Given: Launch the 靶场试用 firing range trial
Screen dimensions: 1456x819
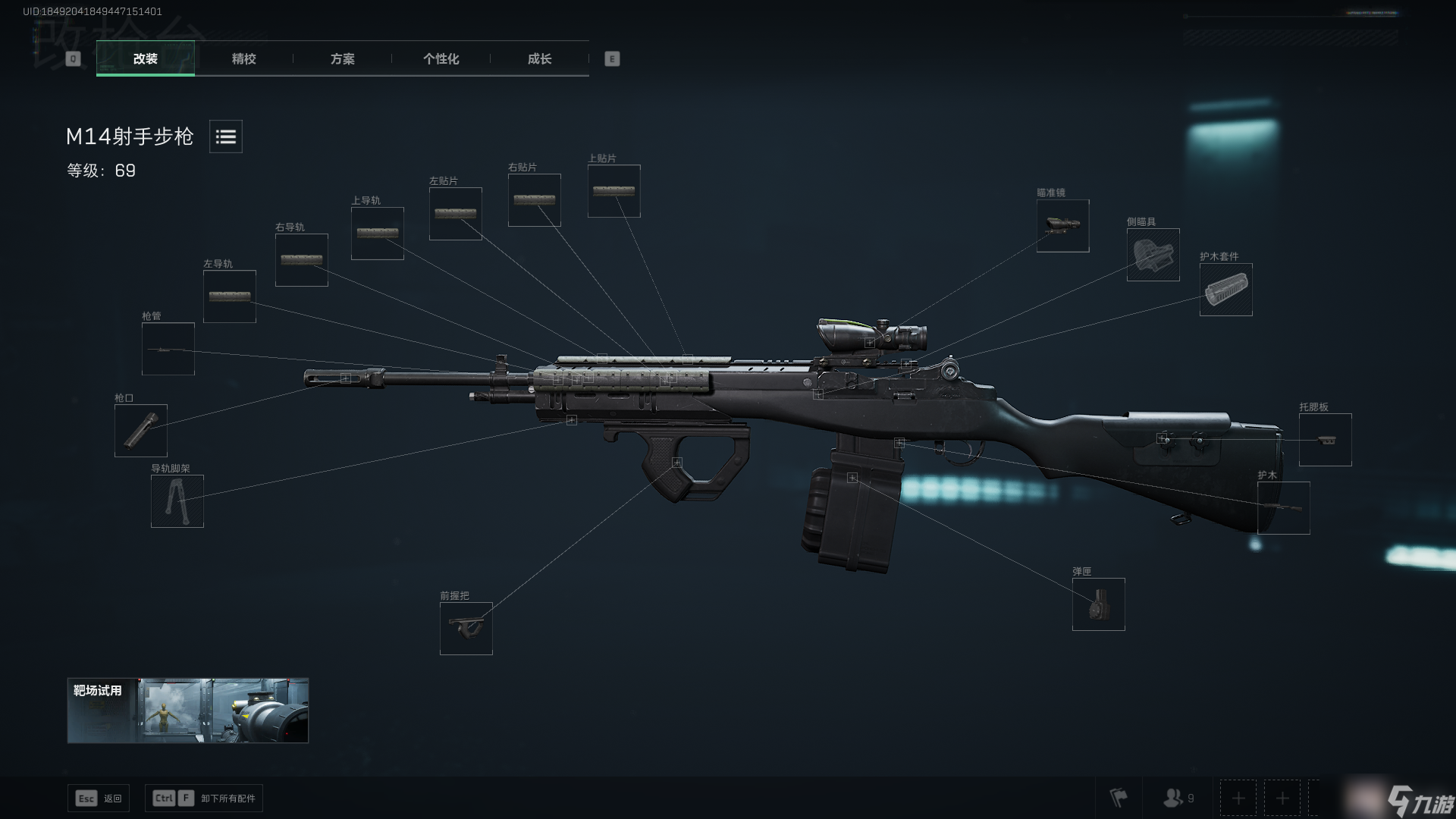Looking at the screenshot, I should 187,711.
